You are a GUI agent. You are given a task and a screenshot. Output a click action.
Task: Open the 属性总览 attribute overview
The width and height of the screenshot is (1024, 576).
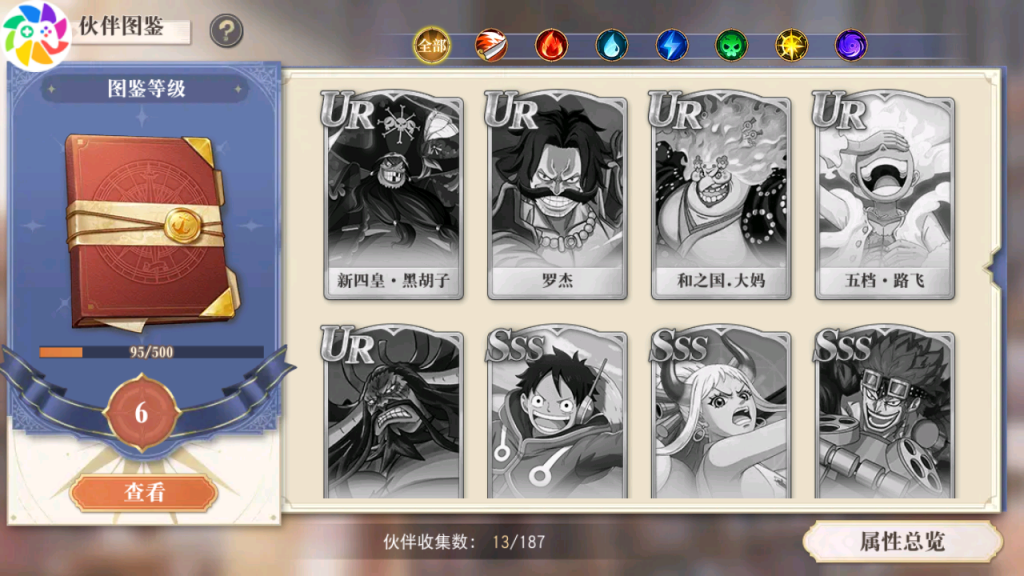pos(902,542)
